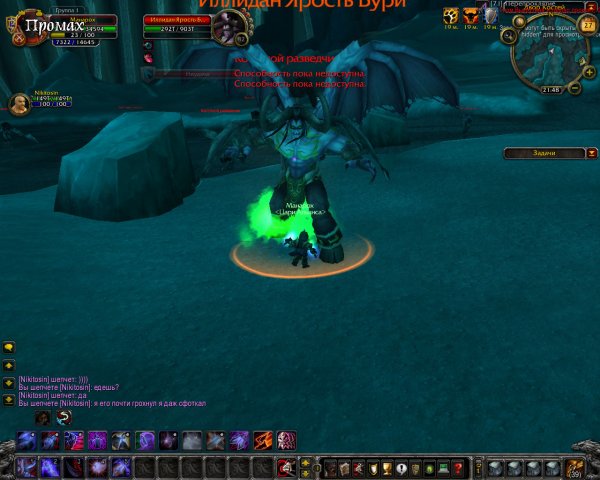Activate the red slash ability on upper bar
Viewport: 600px width, 480px height.
point(262,440)
